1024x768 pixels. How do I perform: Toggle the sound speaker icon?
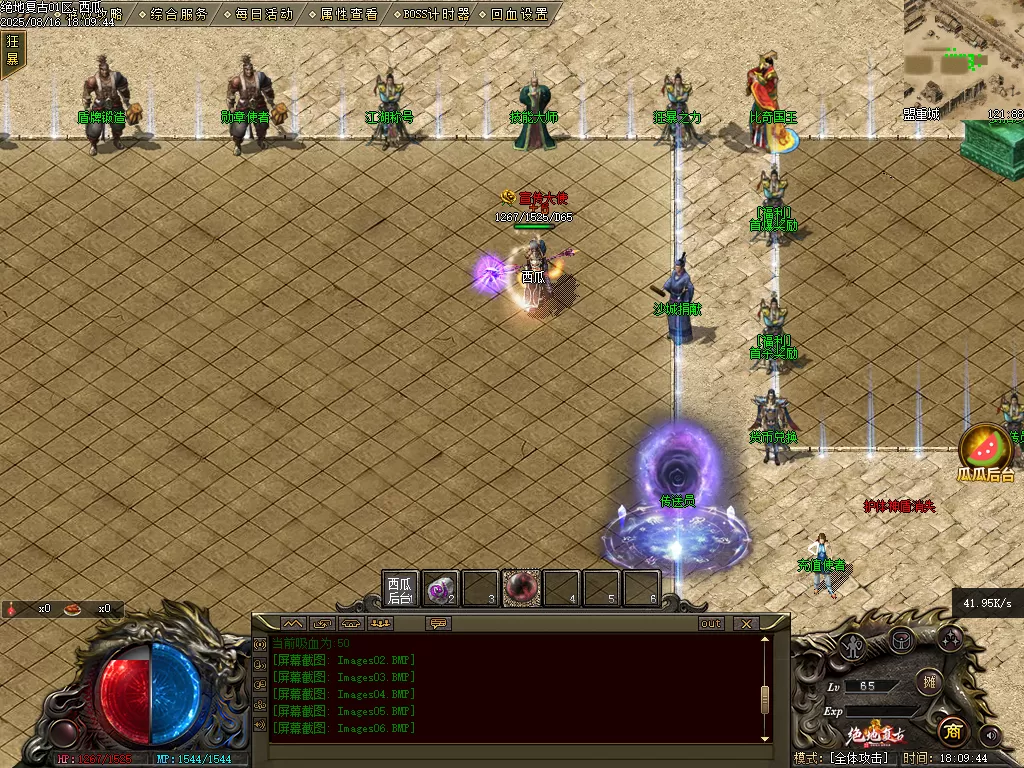(x=990, y=735)
